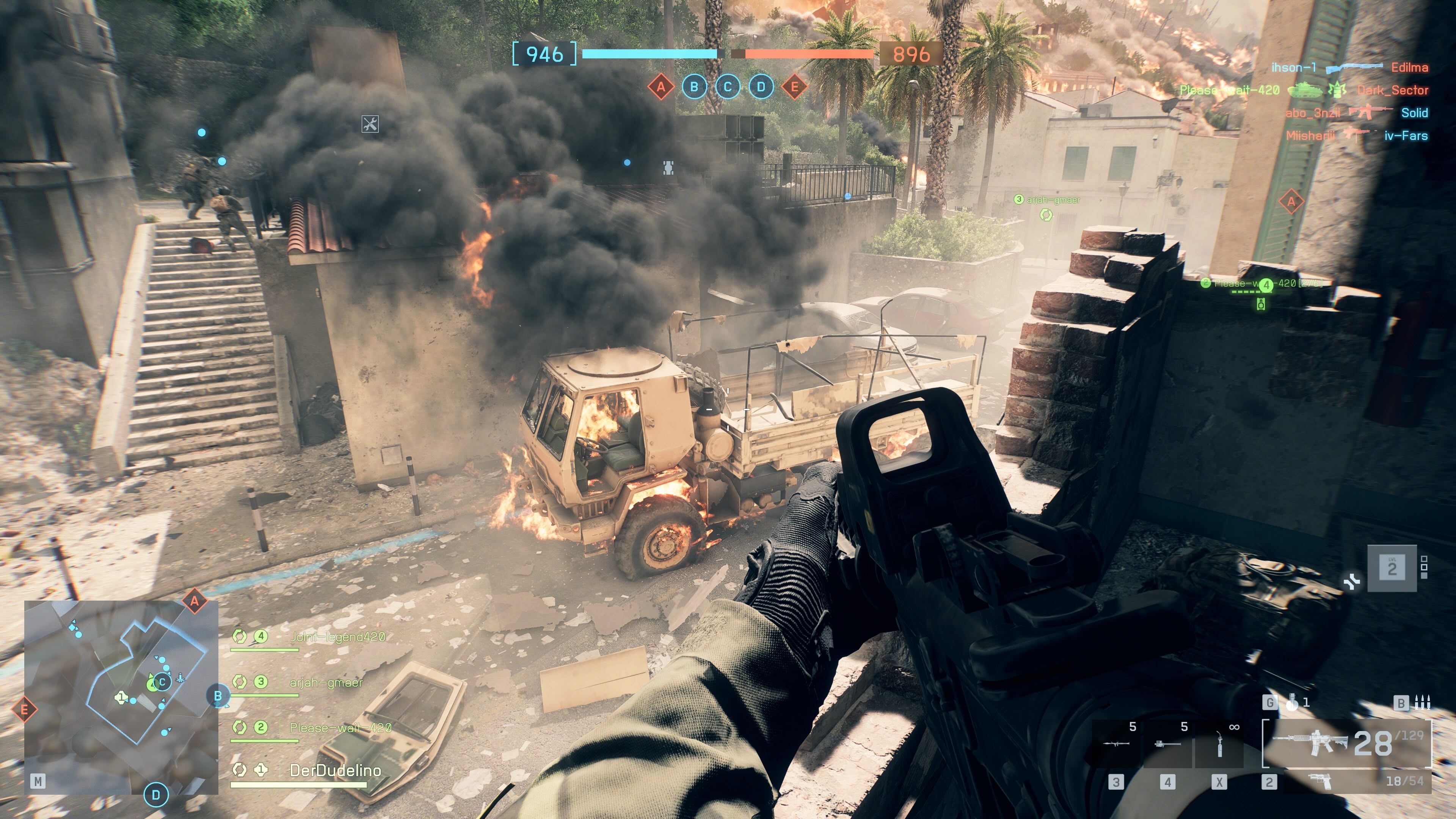The image size is (1456, 819).
Task: Open the minimap
Action: click(x=121, y=697)
